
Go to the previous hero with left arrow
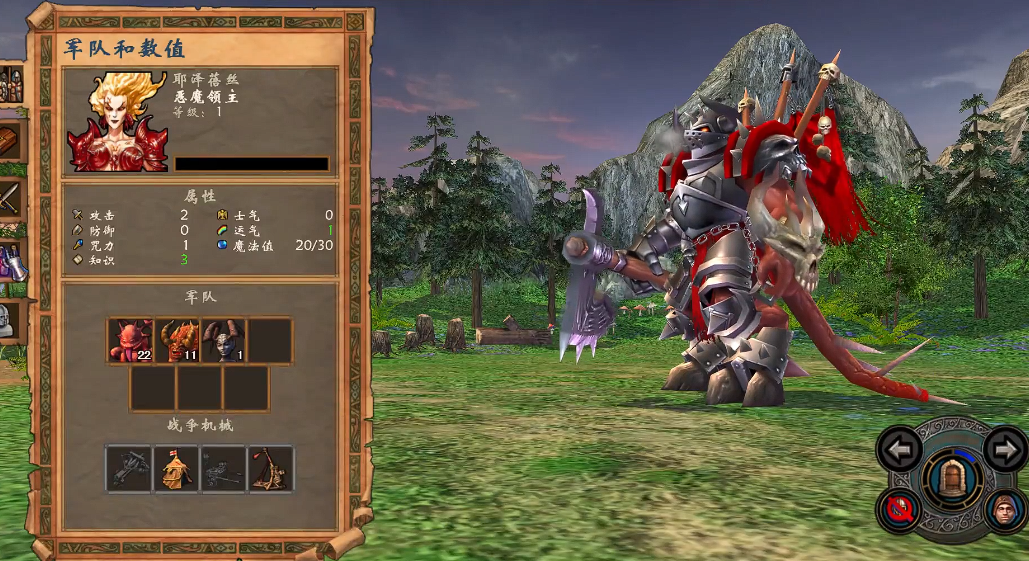899,450
